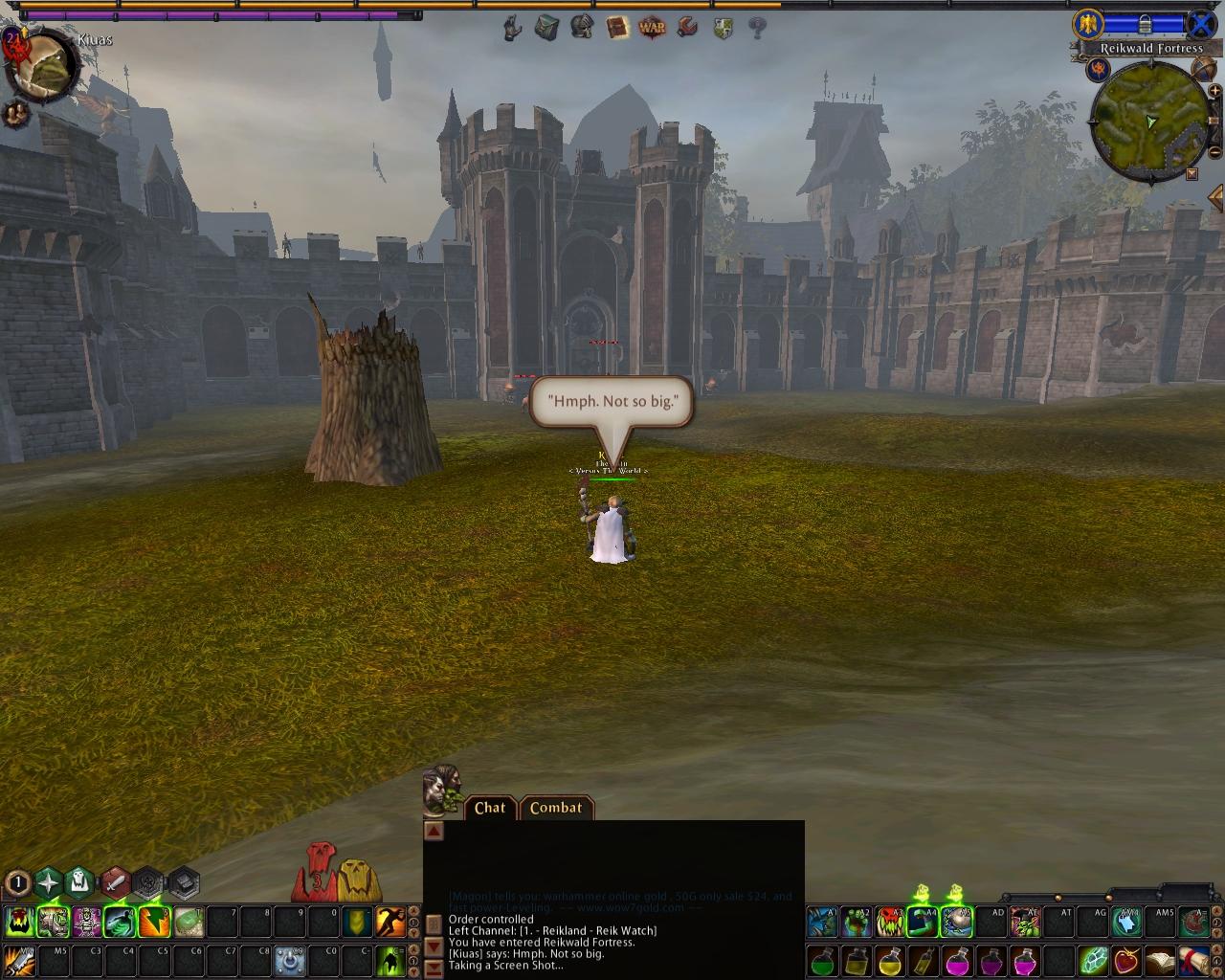
Task: Use the green crystal item slot
Action: click(x=1093, y=959)
